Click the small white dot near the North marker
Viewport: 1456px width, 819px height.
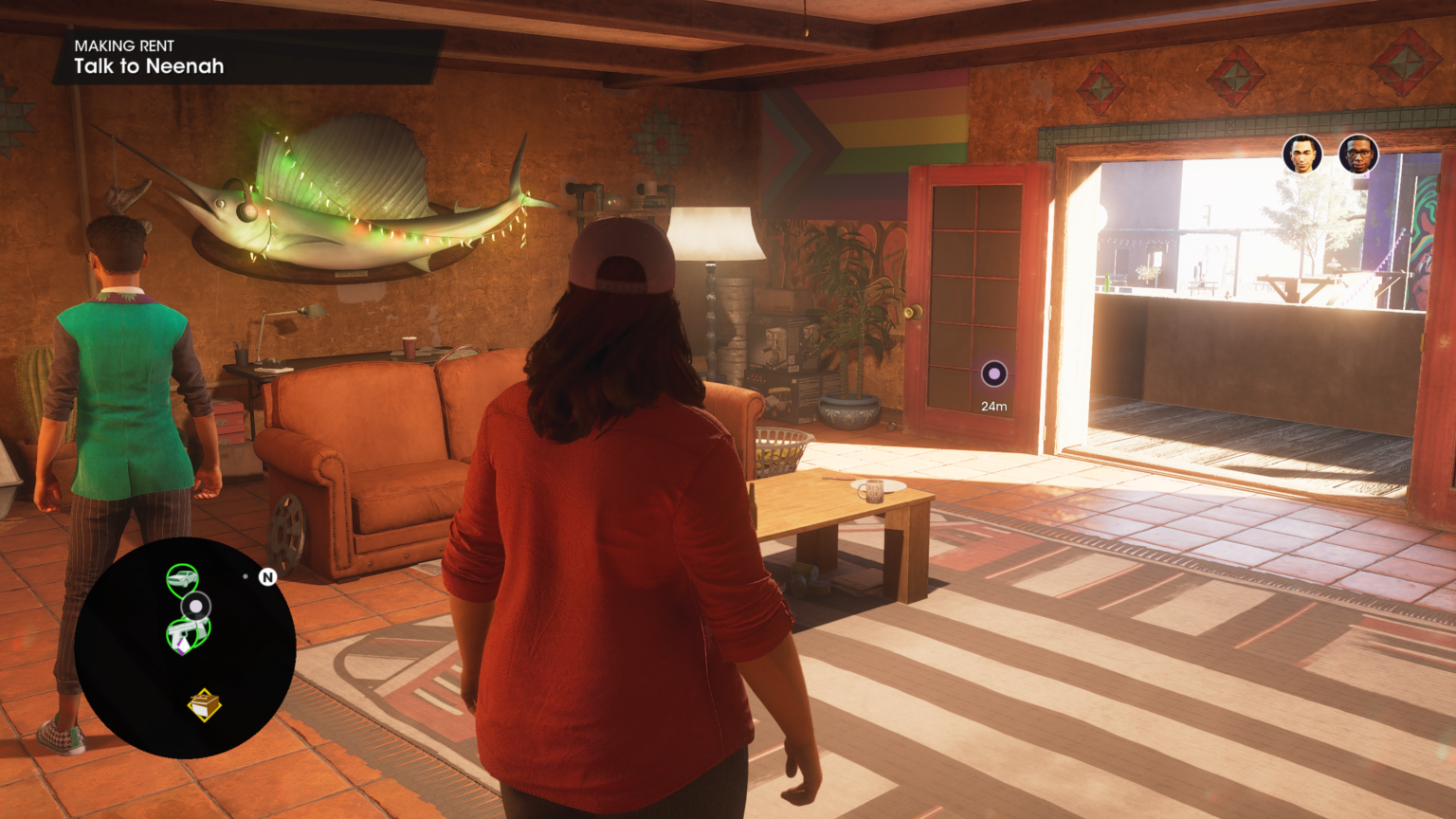click(x=246, y=576)
